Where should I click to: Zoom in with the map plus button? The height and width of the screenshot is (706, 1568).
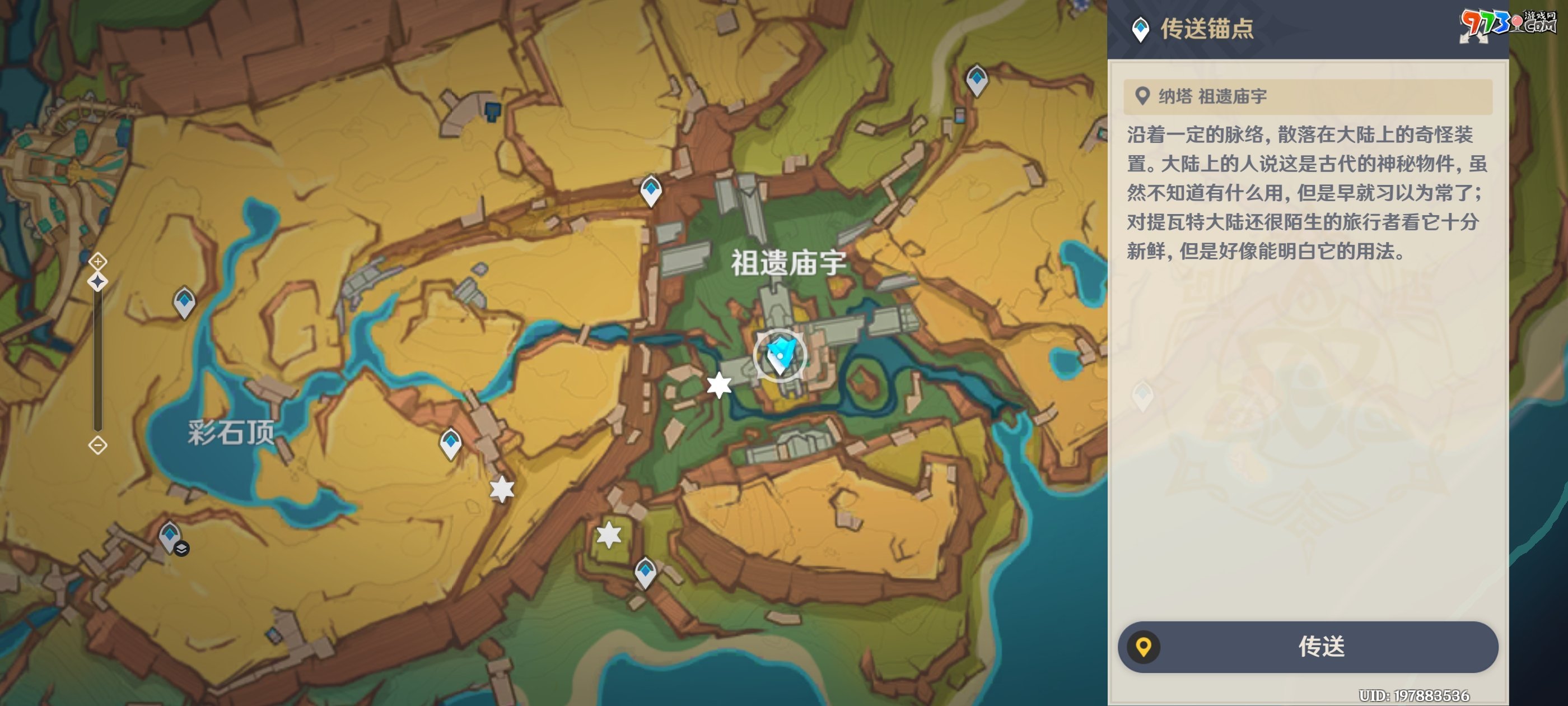[97, 261]
